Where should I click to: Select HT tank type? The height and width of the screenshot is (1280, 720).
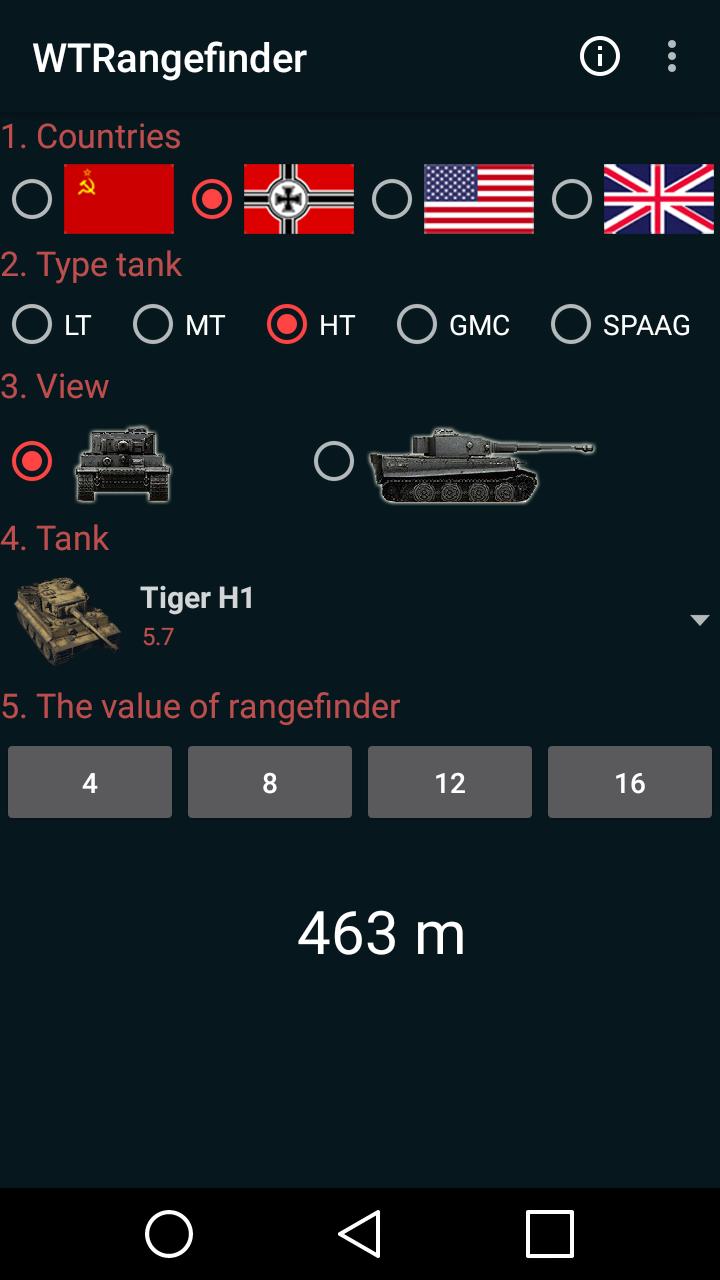287,325
